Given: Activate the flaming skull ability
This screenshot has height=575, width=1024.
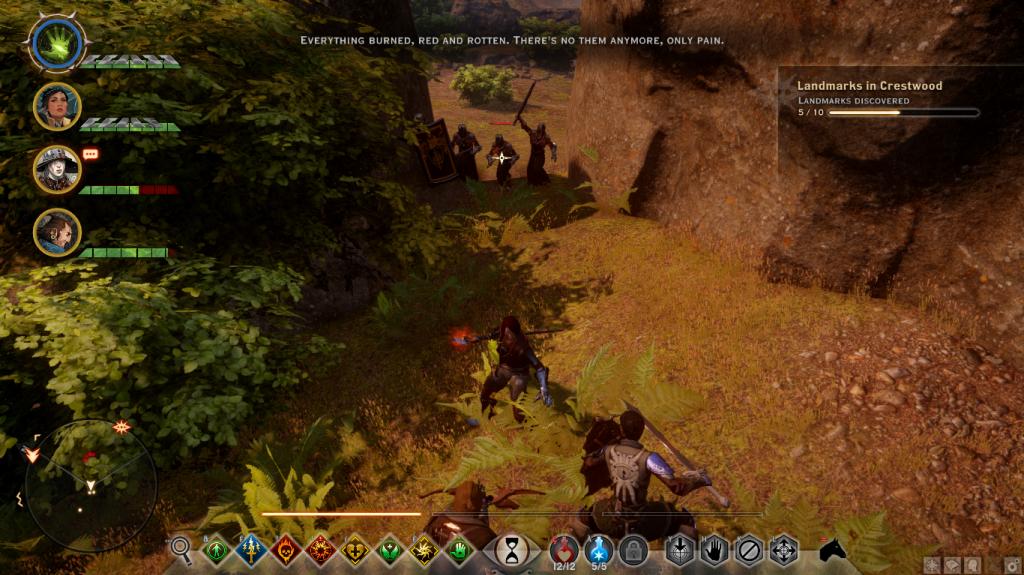Looking at the screenshot, I should pos(285,549).
